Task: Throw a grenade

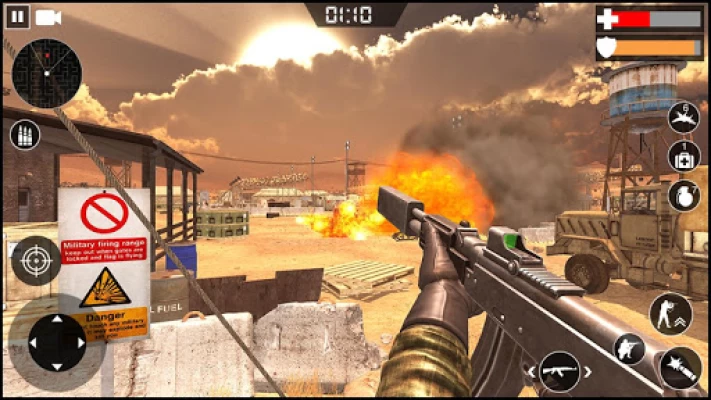Action: 684,195
